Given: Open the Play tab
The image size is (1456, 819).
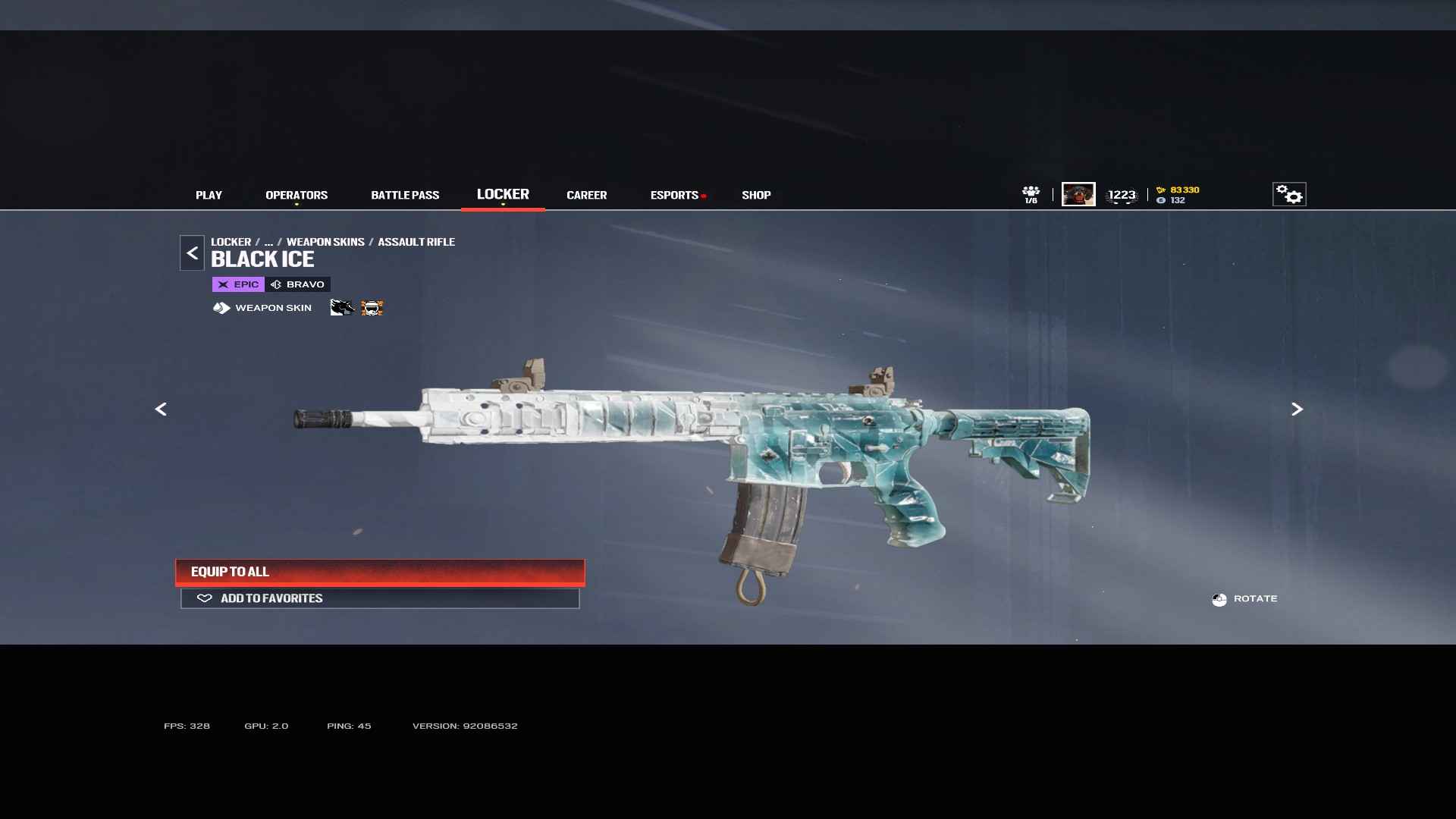Looking at the screenshot, I should [x=209, y=195].
